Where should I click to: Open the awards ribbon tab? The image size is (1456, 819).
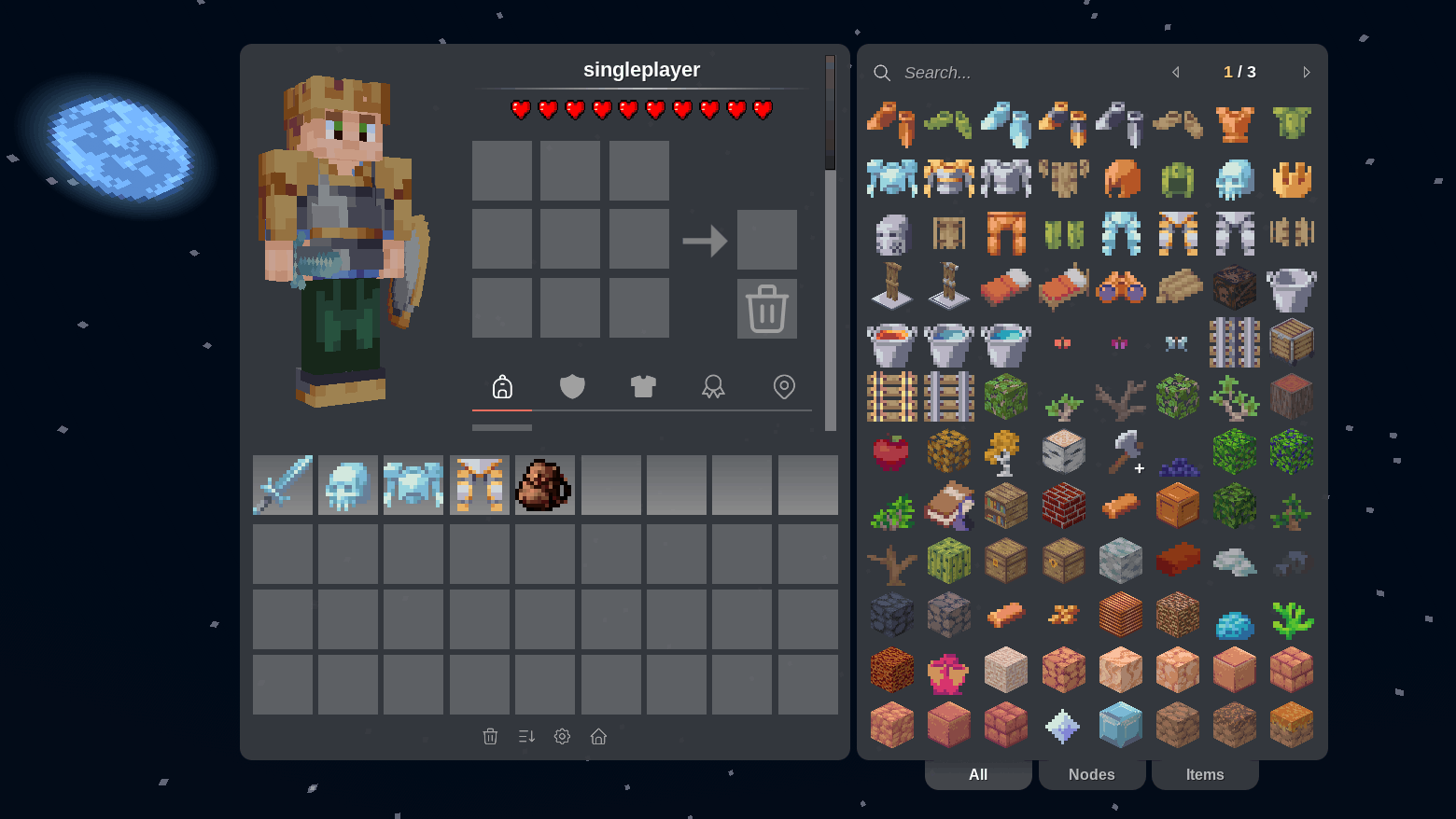click(713, 386)
